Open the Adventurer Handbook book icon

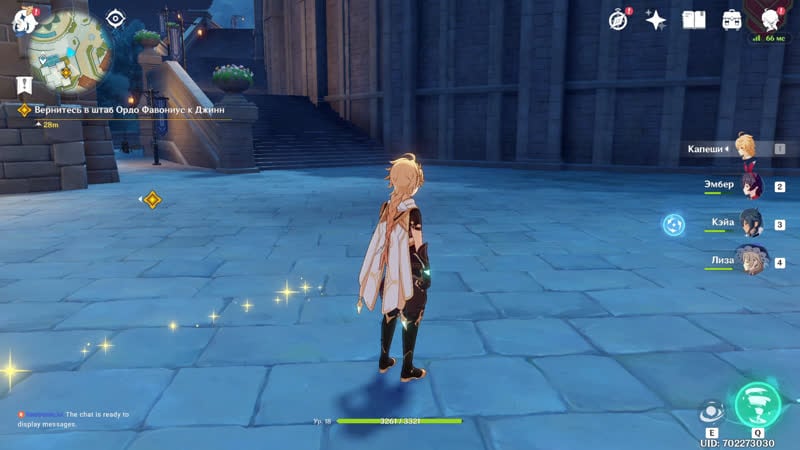694,19
